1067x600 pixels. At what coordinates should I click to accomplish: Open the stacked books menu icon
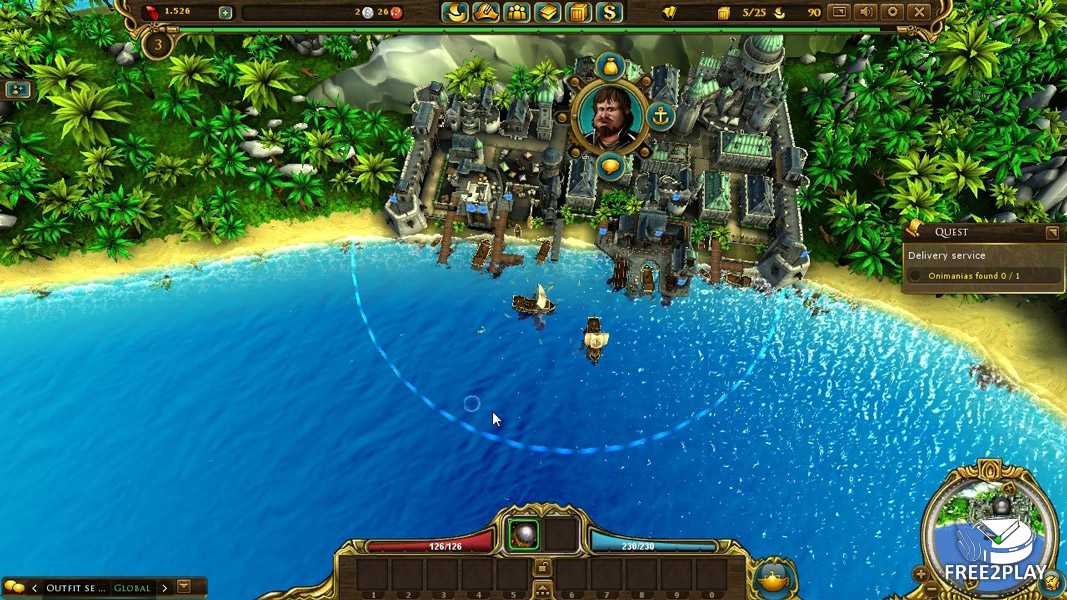[547, 13]
